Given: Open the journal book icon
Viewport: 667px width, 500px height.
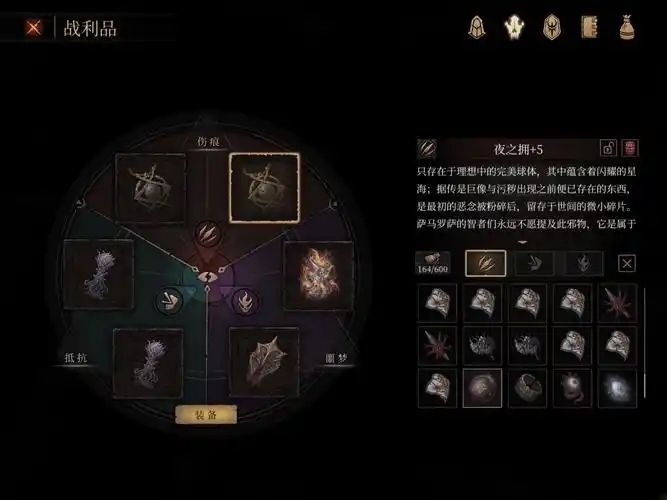Looking at the screenshot, I should pos(589,27).
